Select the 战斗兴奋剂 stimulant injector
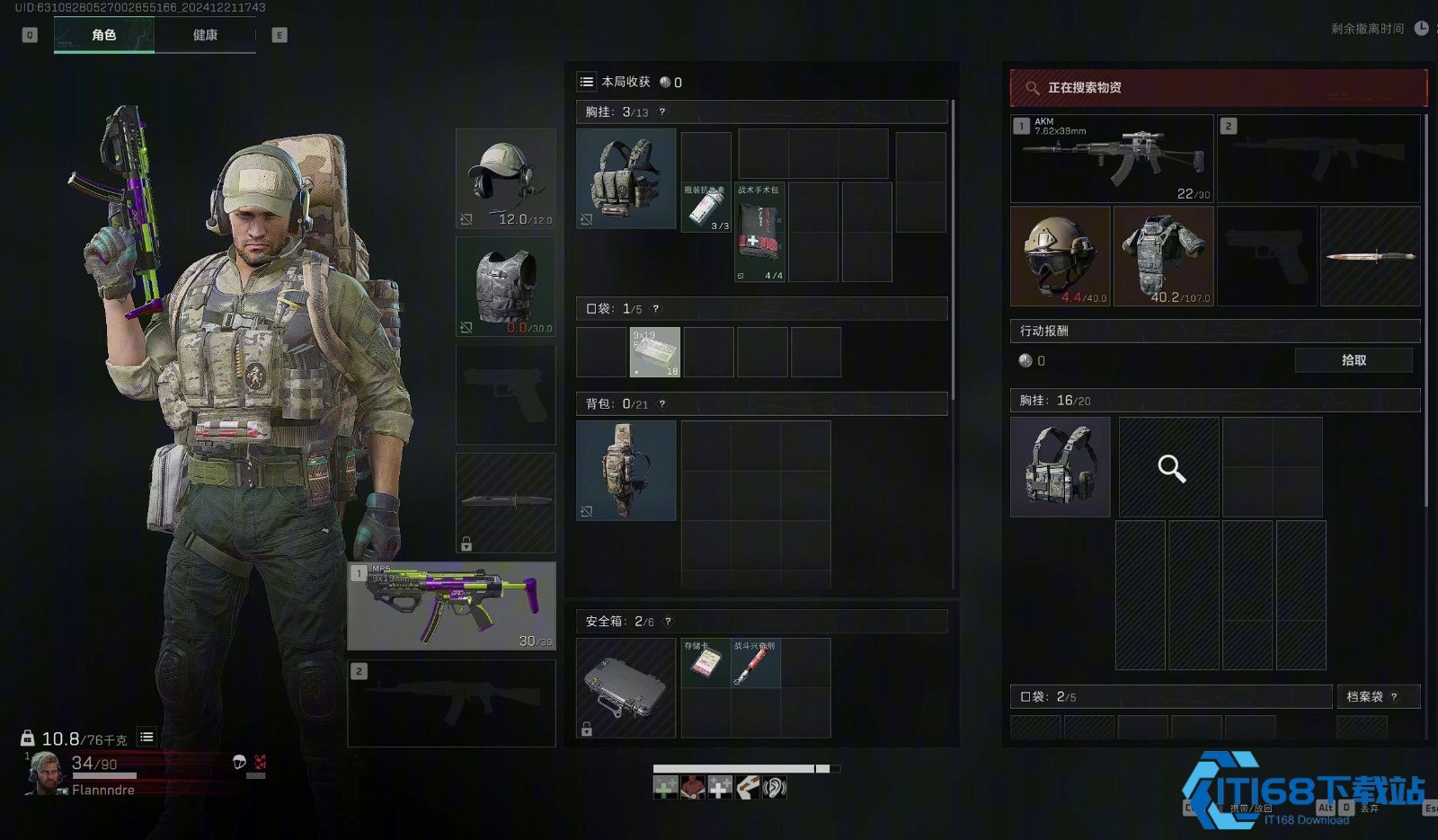 (756, 663)
